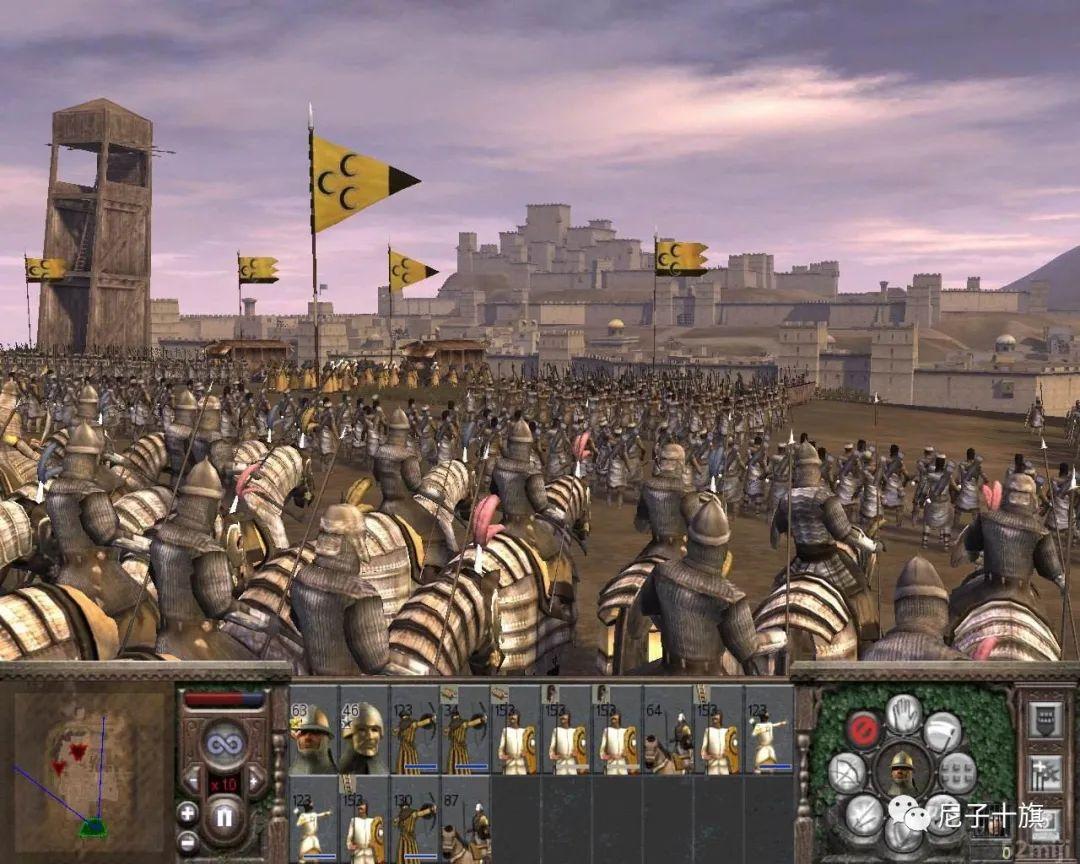
Task: Decrease game speed below x10
Action: (x=192, y=779)
